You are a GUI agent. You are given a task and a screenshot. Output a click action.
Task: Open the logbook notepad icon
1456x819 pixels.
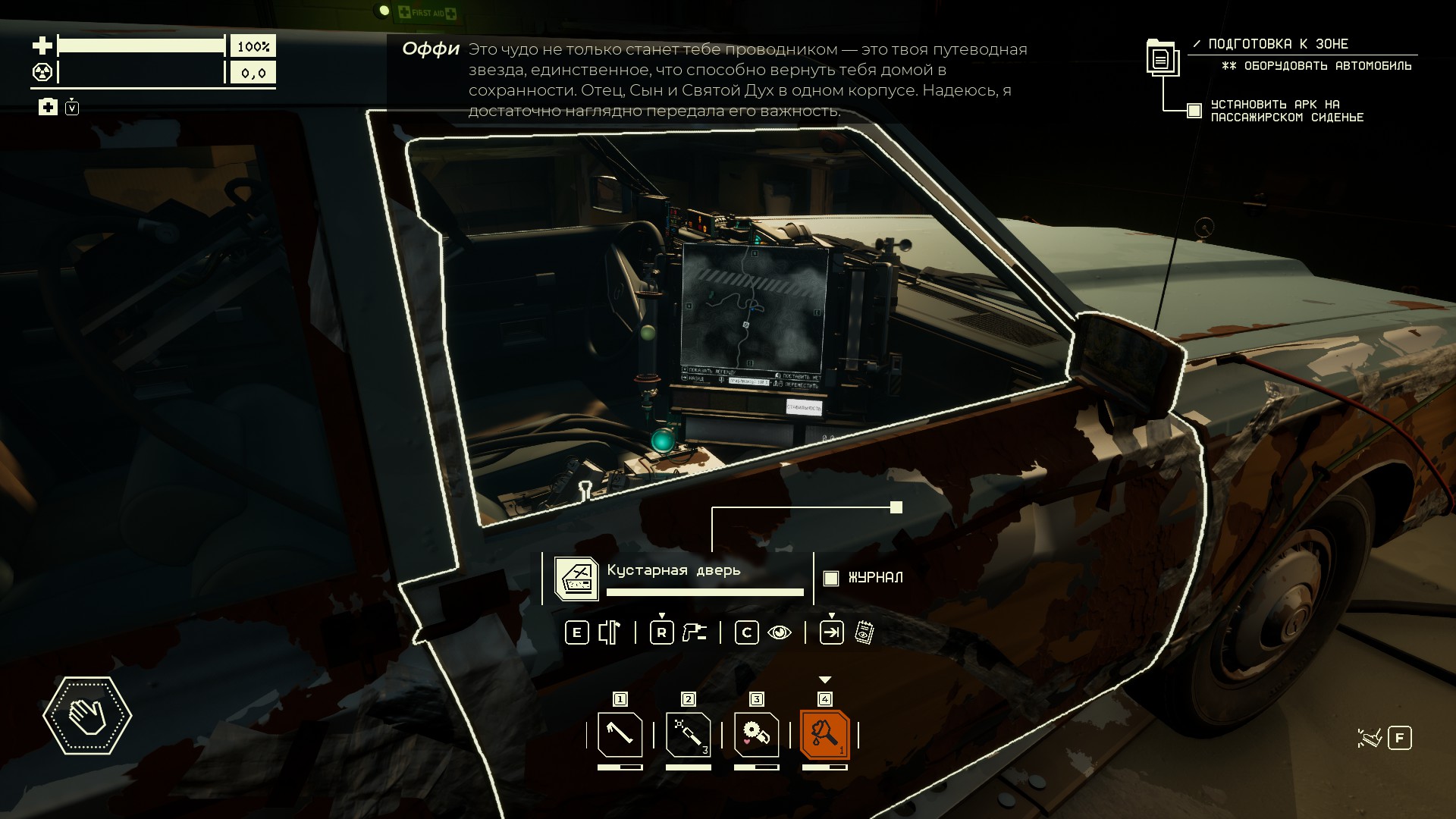(864, 632)
